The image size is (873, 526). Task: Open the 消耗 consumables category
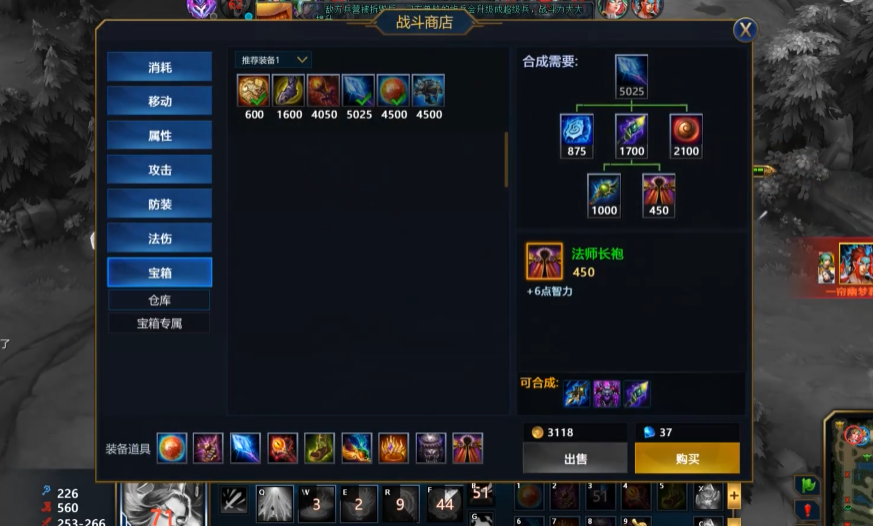pos(160,68)
